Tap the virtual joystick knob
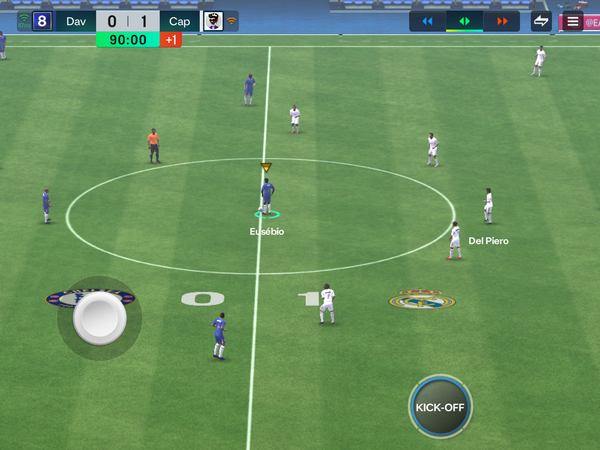 [99, 319]
